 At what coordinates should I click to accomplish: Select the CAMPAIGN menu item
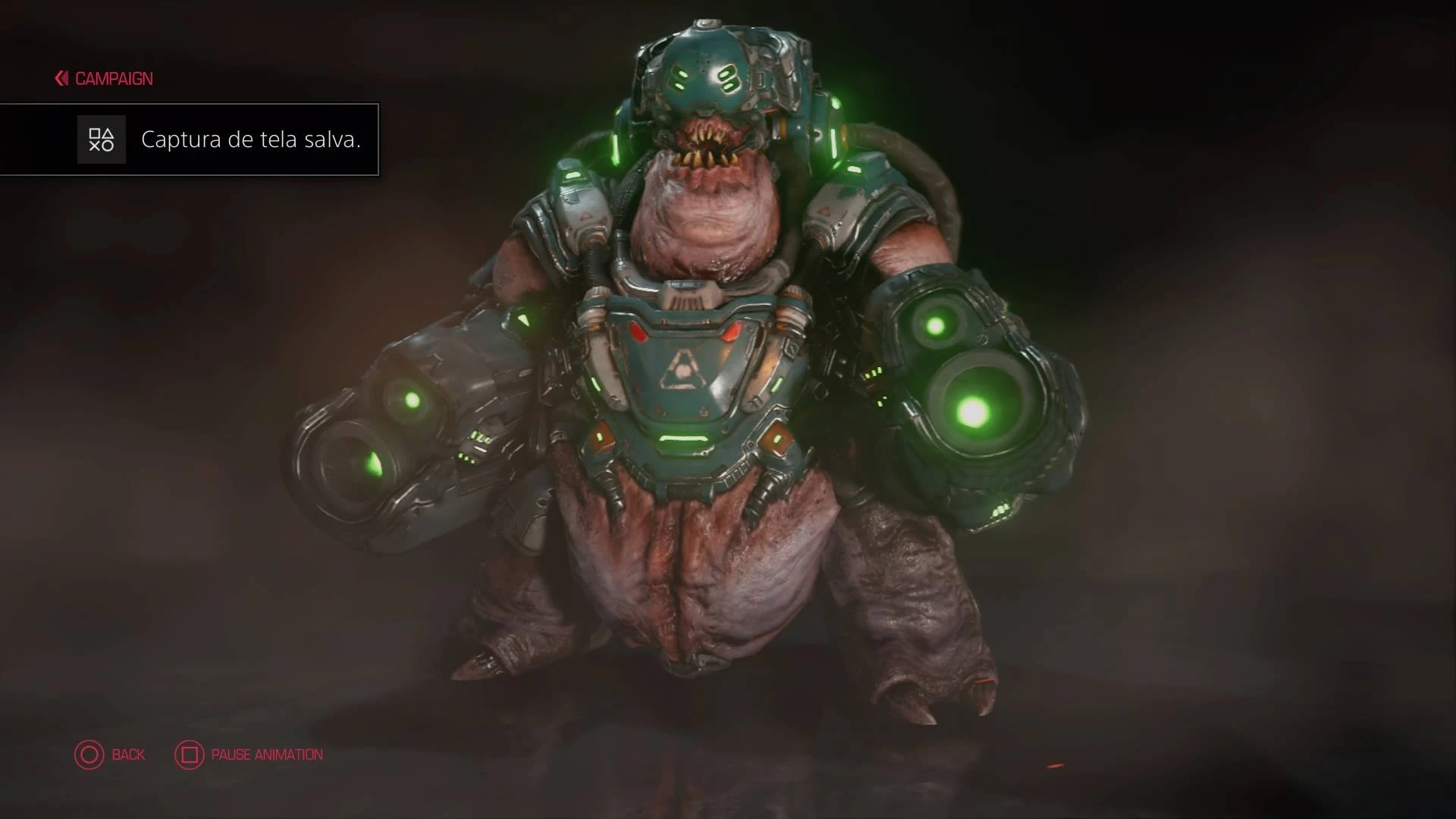pos(112,78)
